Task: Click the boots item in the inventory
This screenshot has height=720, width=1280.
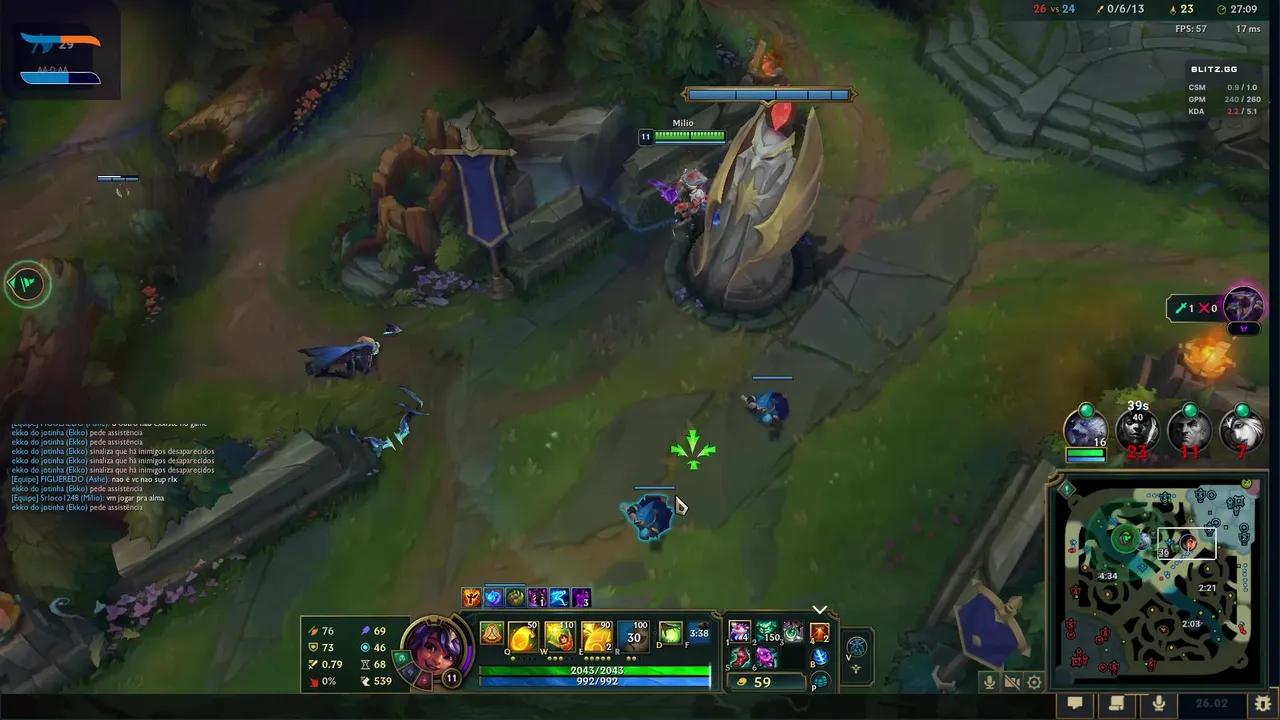Action: [739, 659]
